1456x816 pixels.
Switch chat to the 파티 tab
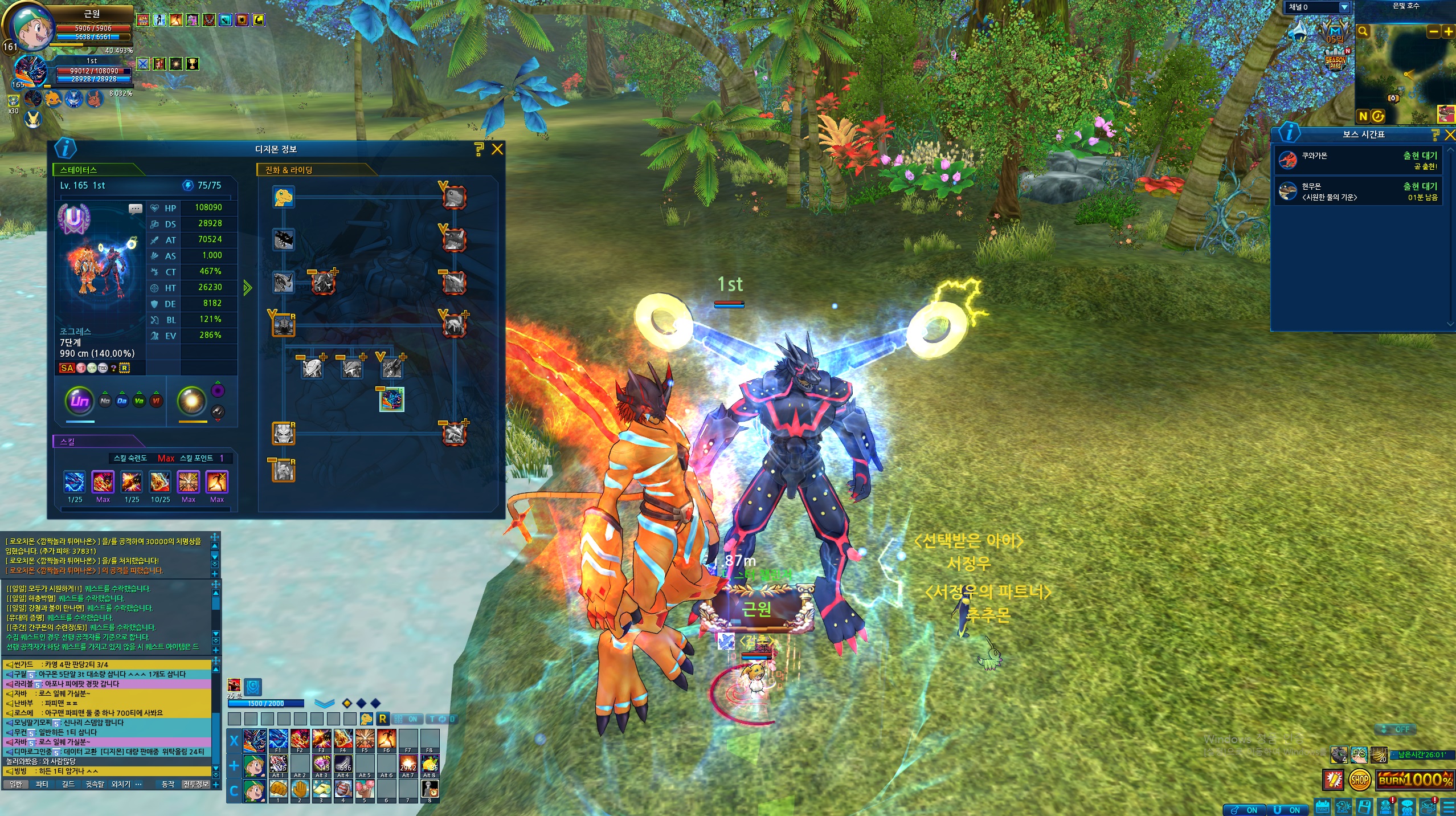[42, 785]
